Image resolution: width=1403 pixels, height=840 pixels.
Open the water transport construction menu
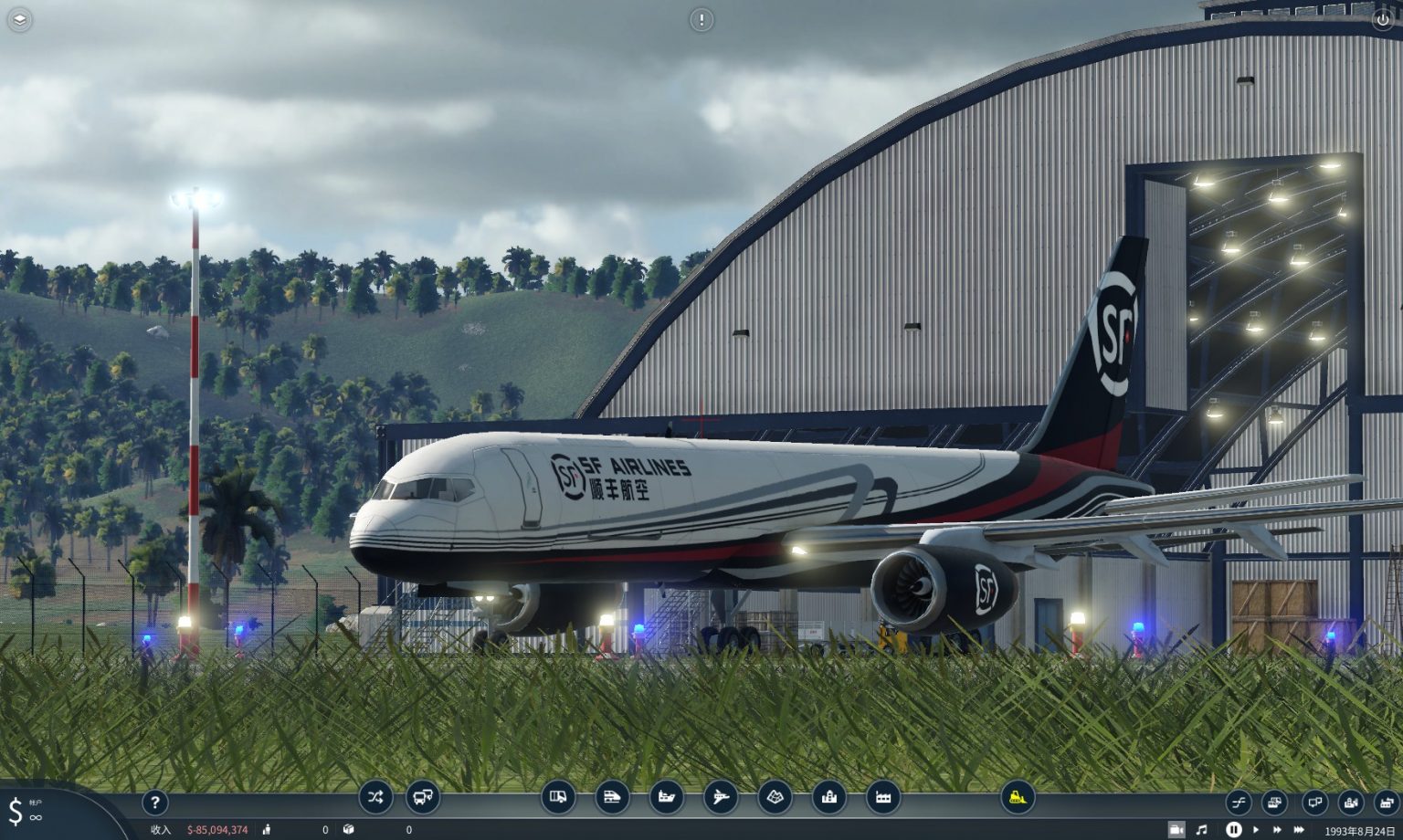pyautogui.click(x=668, y=797)
